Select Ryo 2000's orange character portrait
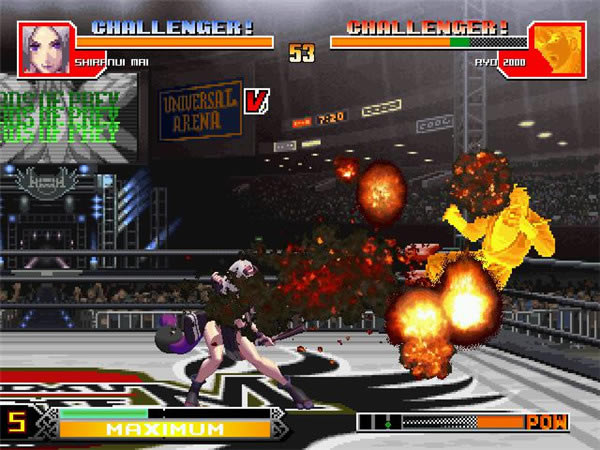This screenshot has height=450, width=600. click(x=557, y=47)
